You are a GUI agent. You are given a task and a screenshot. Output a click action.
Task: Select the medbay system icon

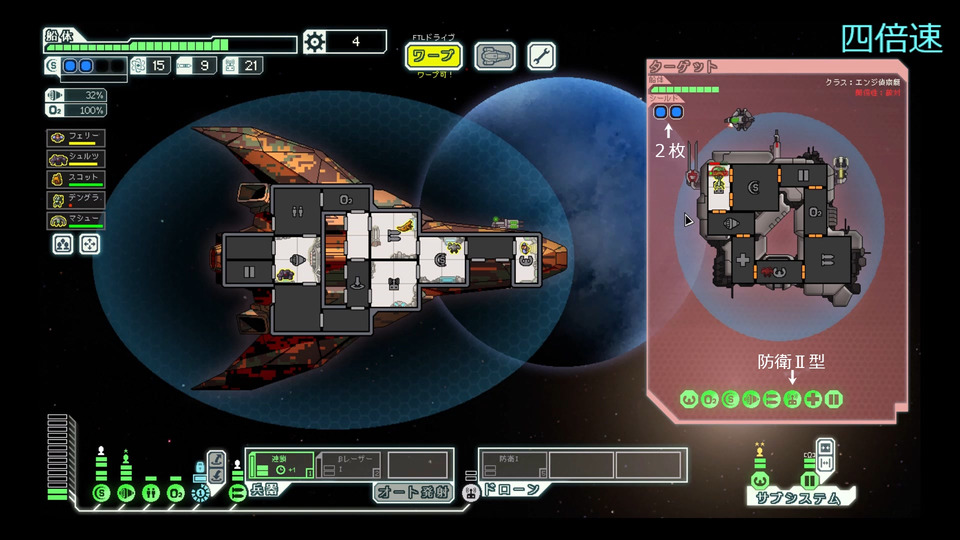pyautogui.click(x=150, y=493)
